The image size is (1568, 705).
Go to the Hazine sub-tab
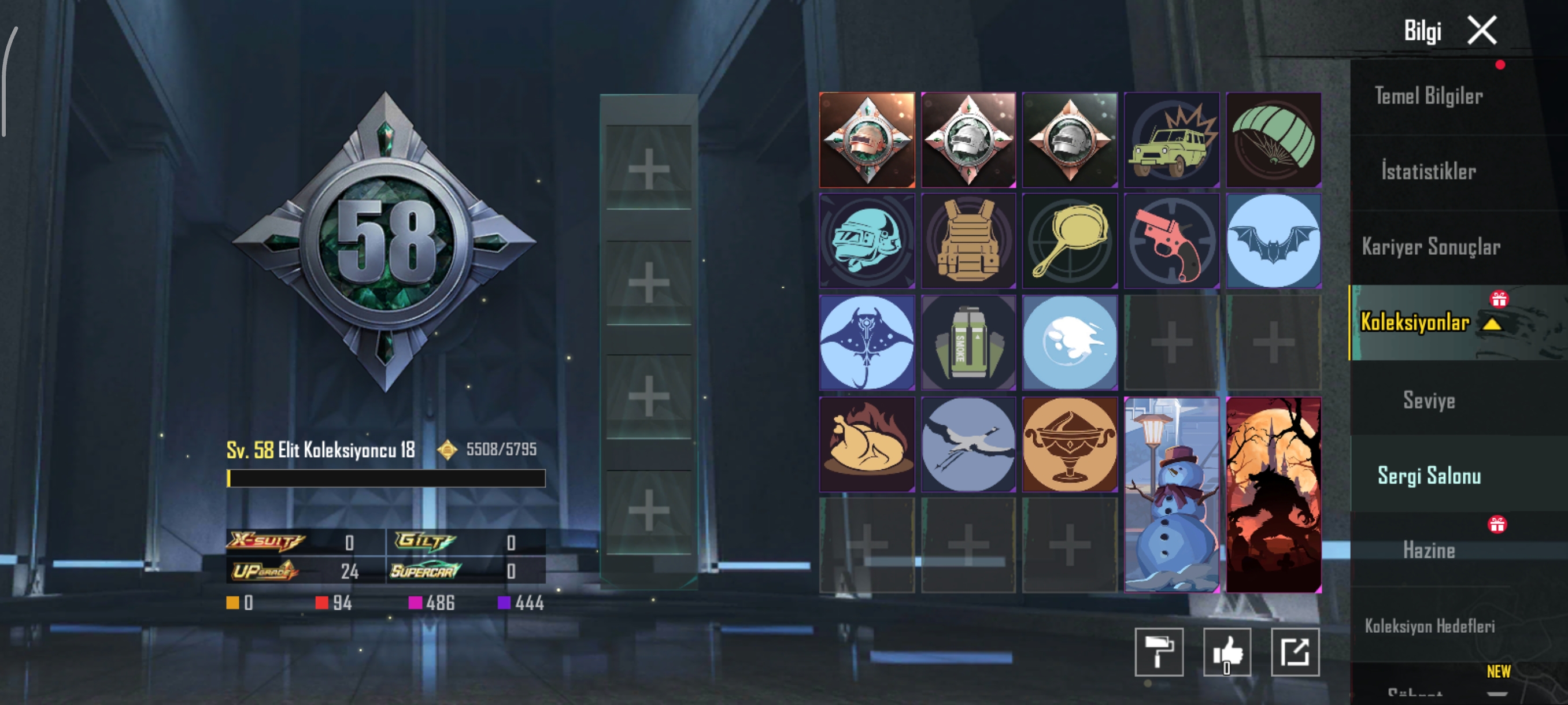click(1429, 551)
